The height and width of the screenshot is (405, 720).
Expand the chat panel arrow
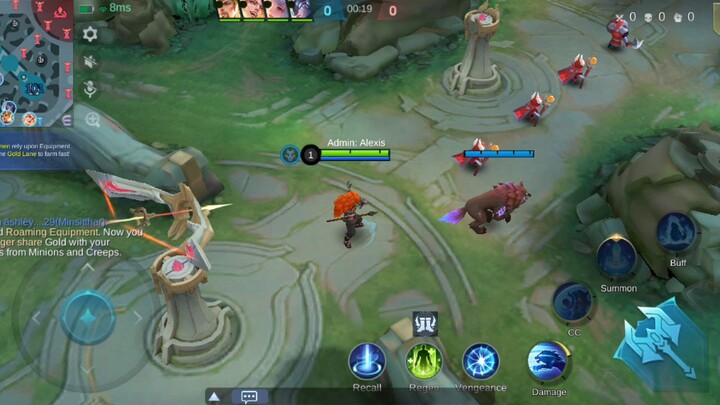pos(214,396)
